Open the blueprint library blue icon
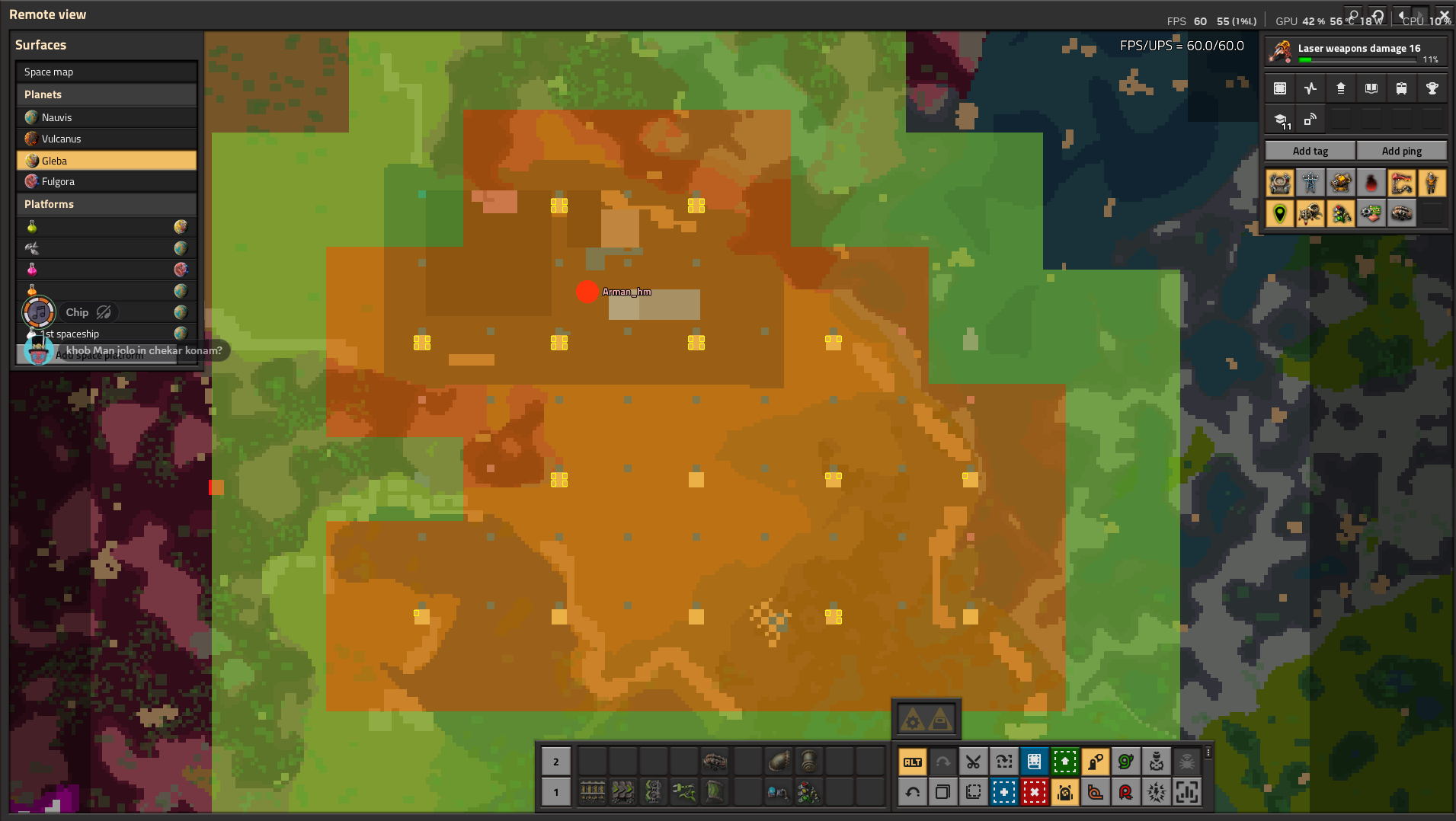Viewport: 1456px width, 821px height. coord(1034,762)
